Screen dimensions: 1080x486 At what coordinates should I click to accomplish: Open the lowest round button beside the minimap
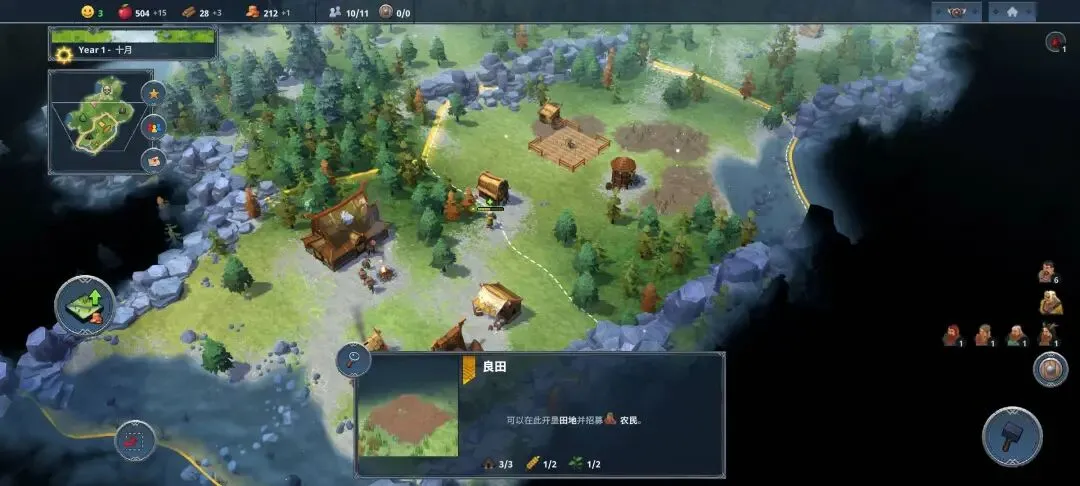[154, 160]
